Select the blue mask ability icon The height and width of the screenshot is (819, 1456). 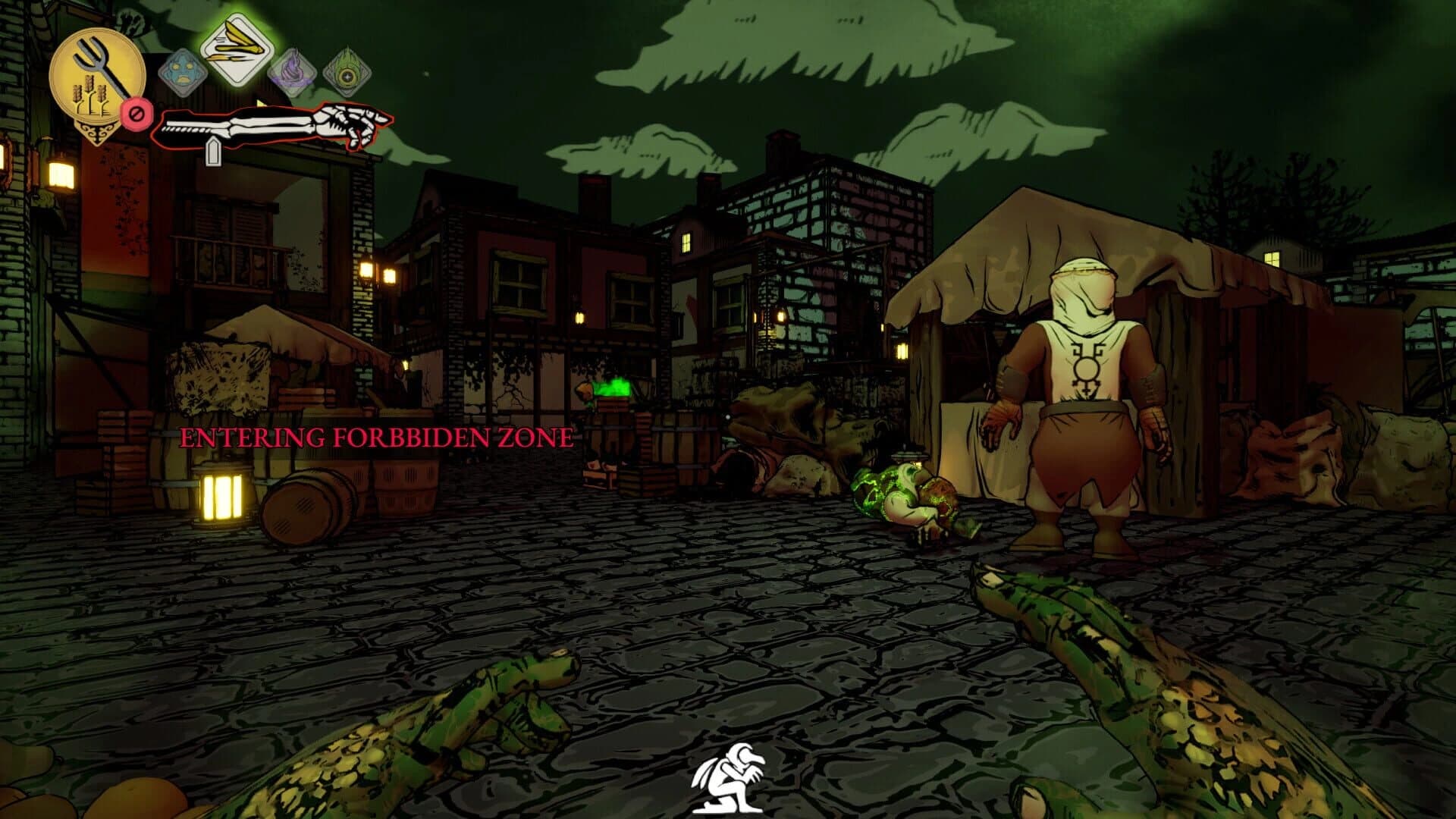(x=184, y=72)
